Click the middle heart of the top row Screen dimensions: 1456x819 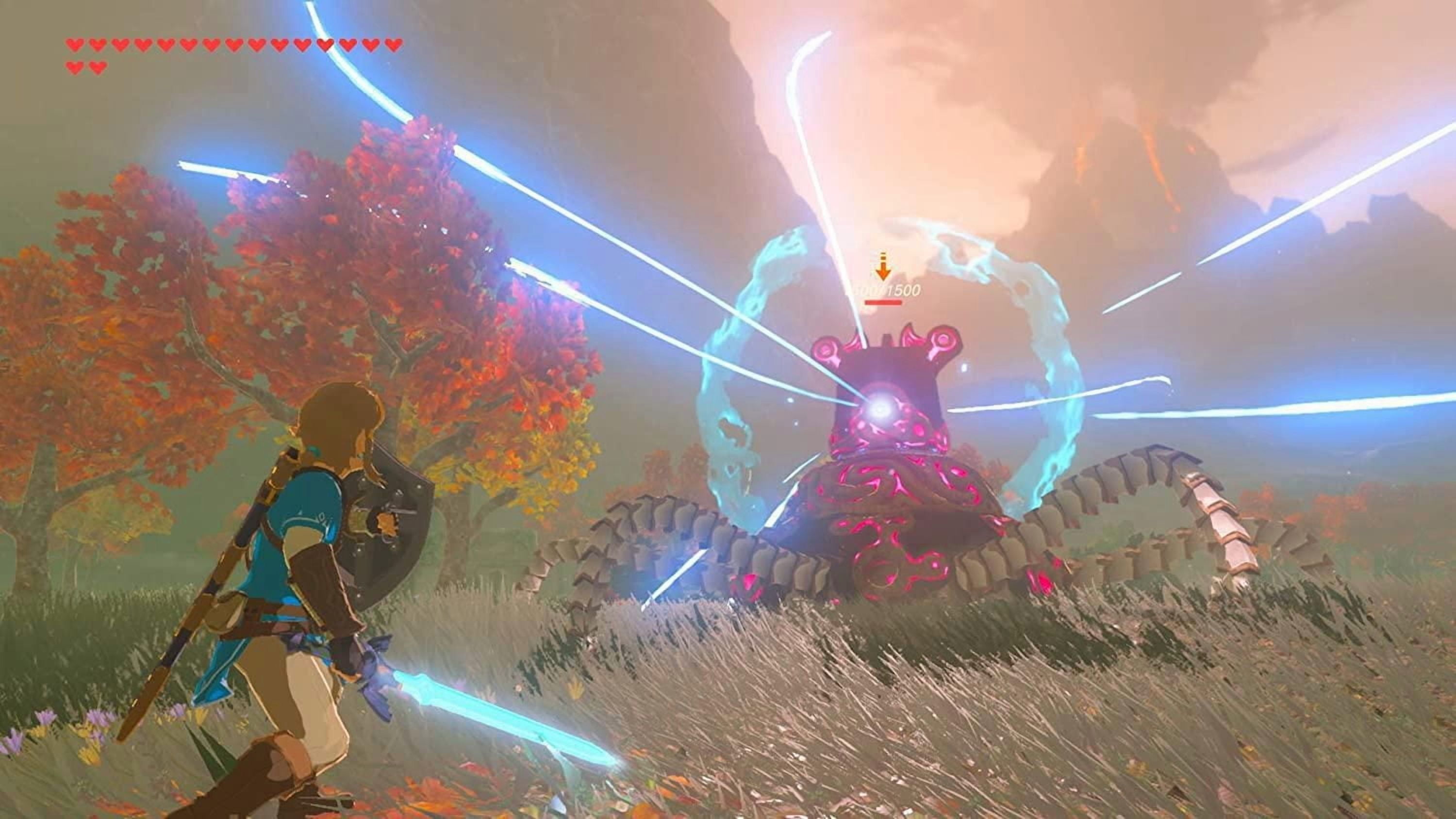pos(233,44)
